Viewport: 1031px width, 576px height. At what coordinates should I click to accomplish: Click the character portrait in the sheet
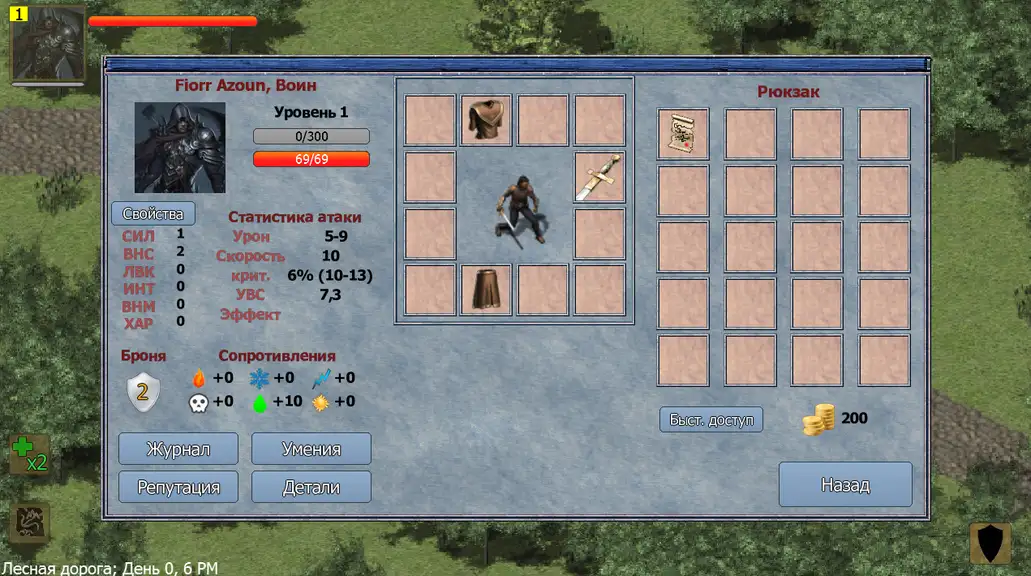[x=180, y=147]
